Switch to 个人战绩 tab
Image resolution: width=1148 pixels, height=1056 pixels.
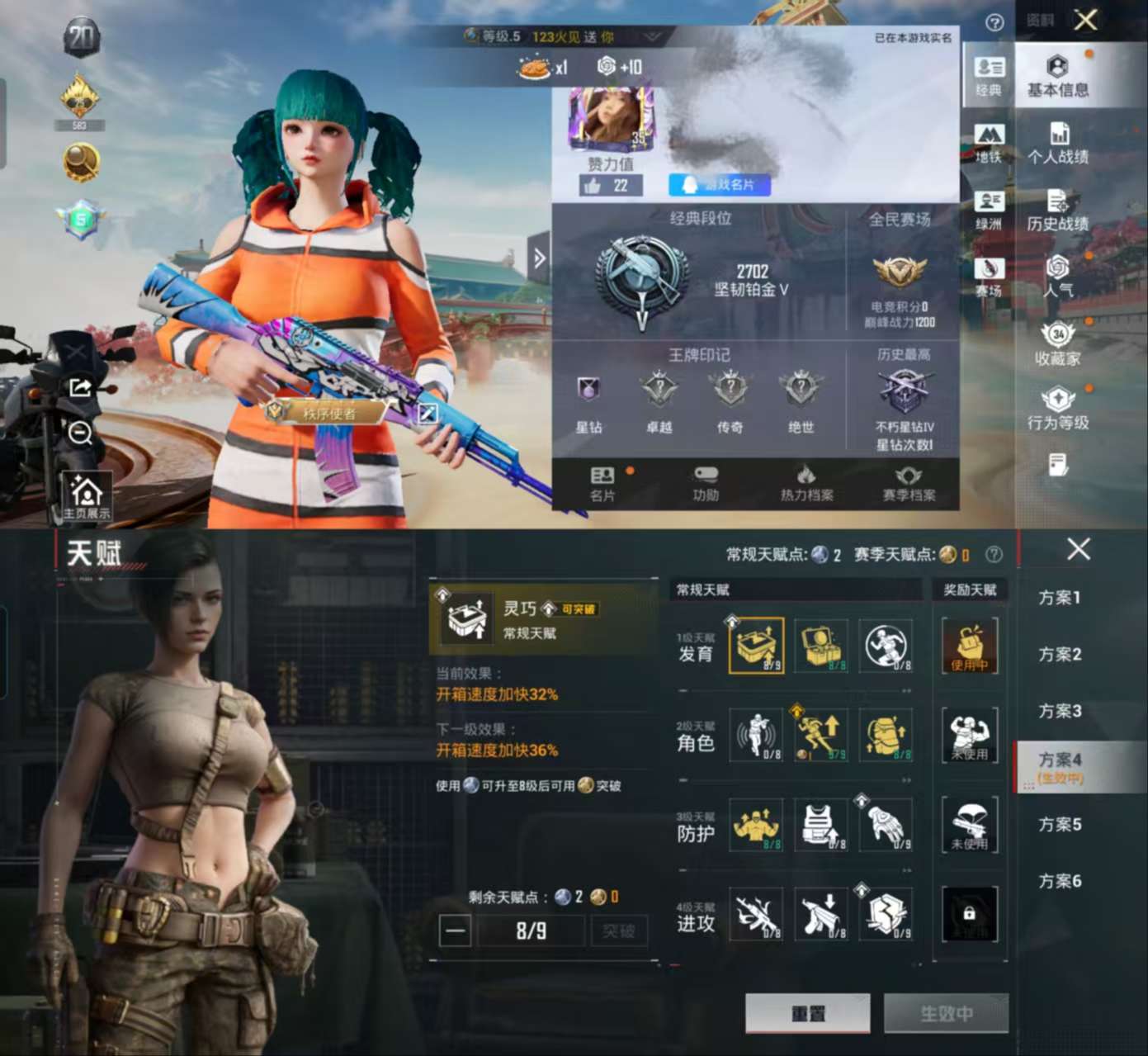pos(1057,144)
